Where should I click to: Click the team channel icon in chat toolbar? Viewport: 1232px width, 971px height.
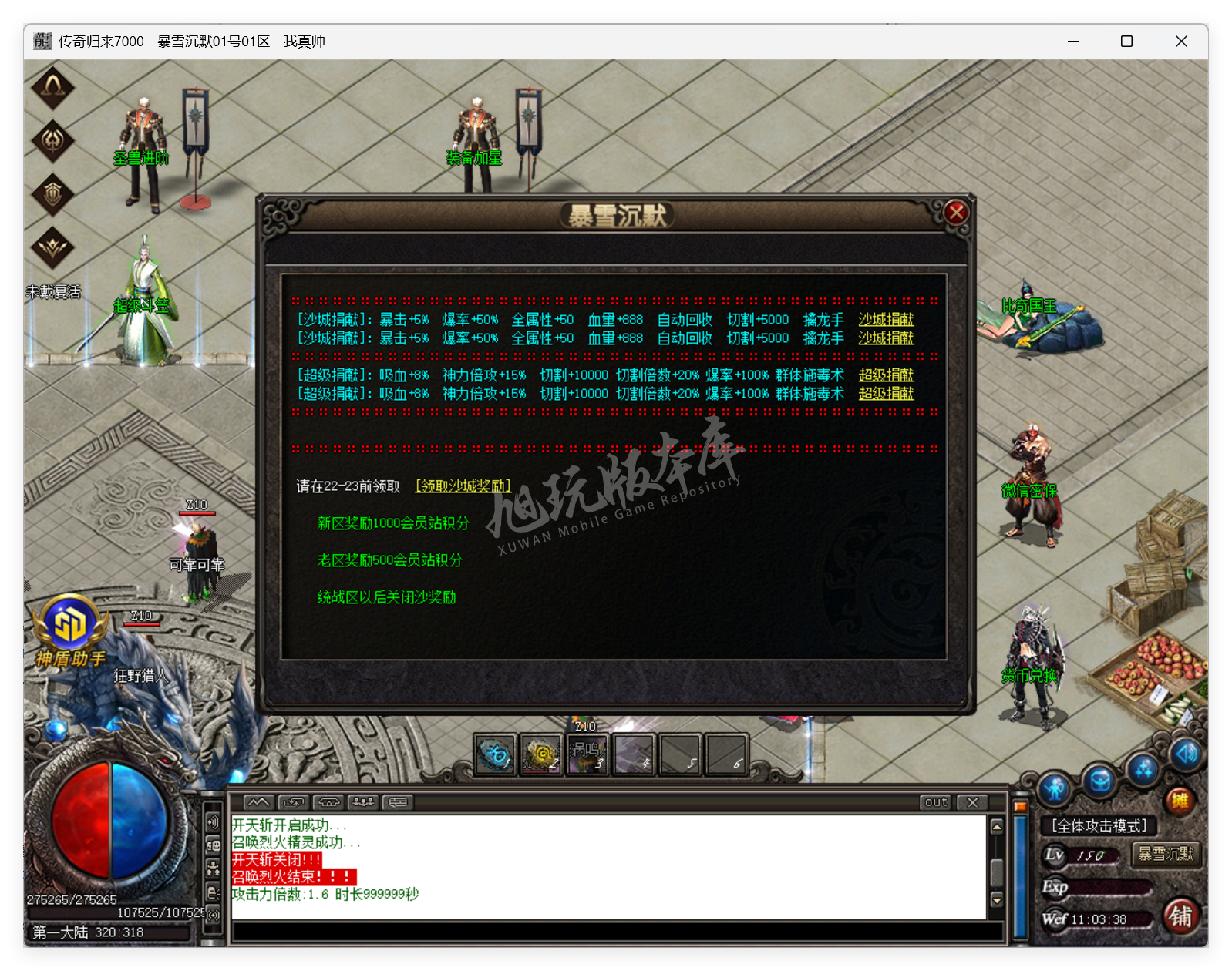tap(362, 802)
